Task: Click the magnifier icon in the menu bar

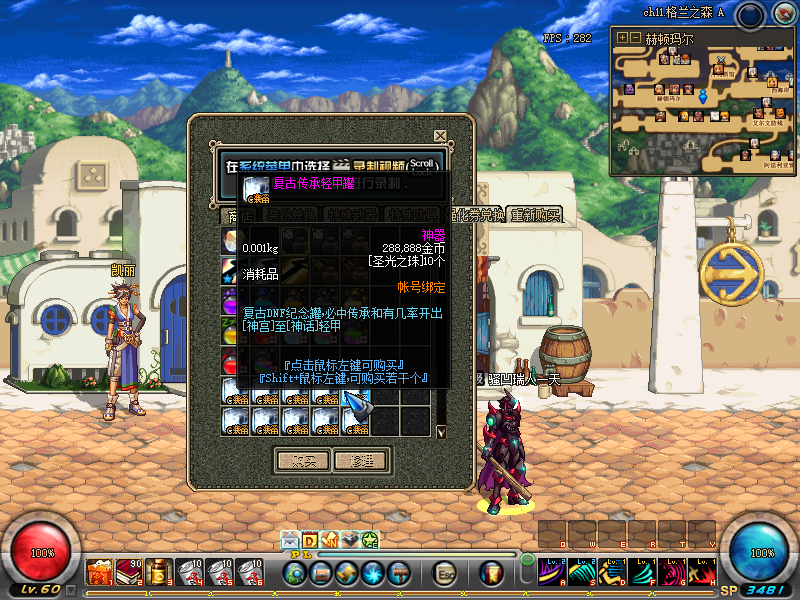Action: (295, 573)
